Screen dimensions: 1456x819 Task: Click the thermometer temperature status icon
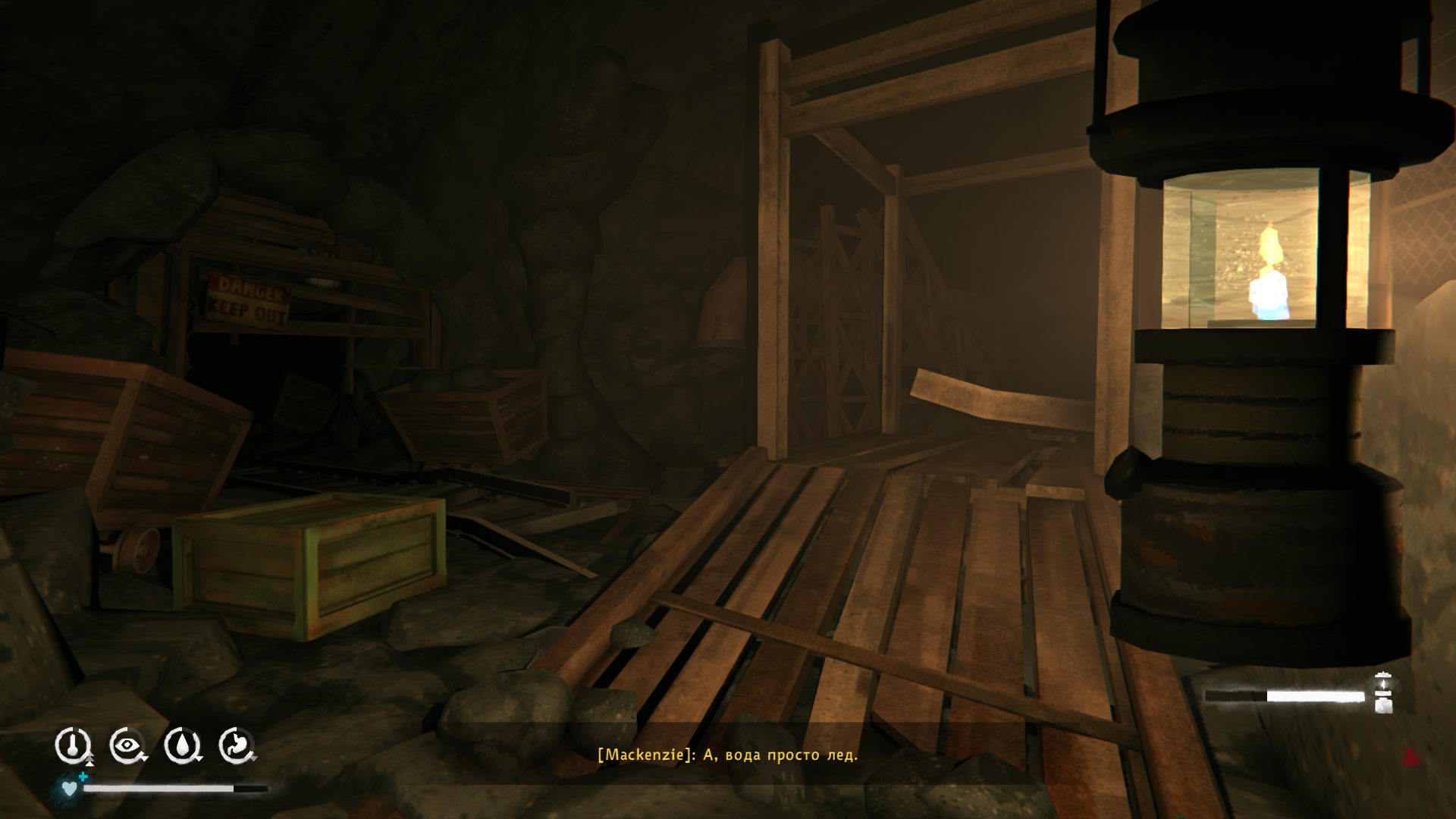(x=73, y=745)
